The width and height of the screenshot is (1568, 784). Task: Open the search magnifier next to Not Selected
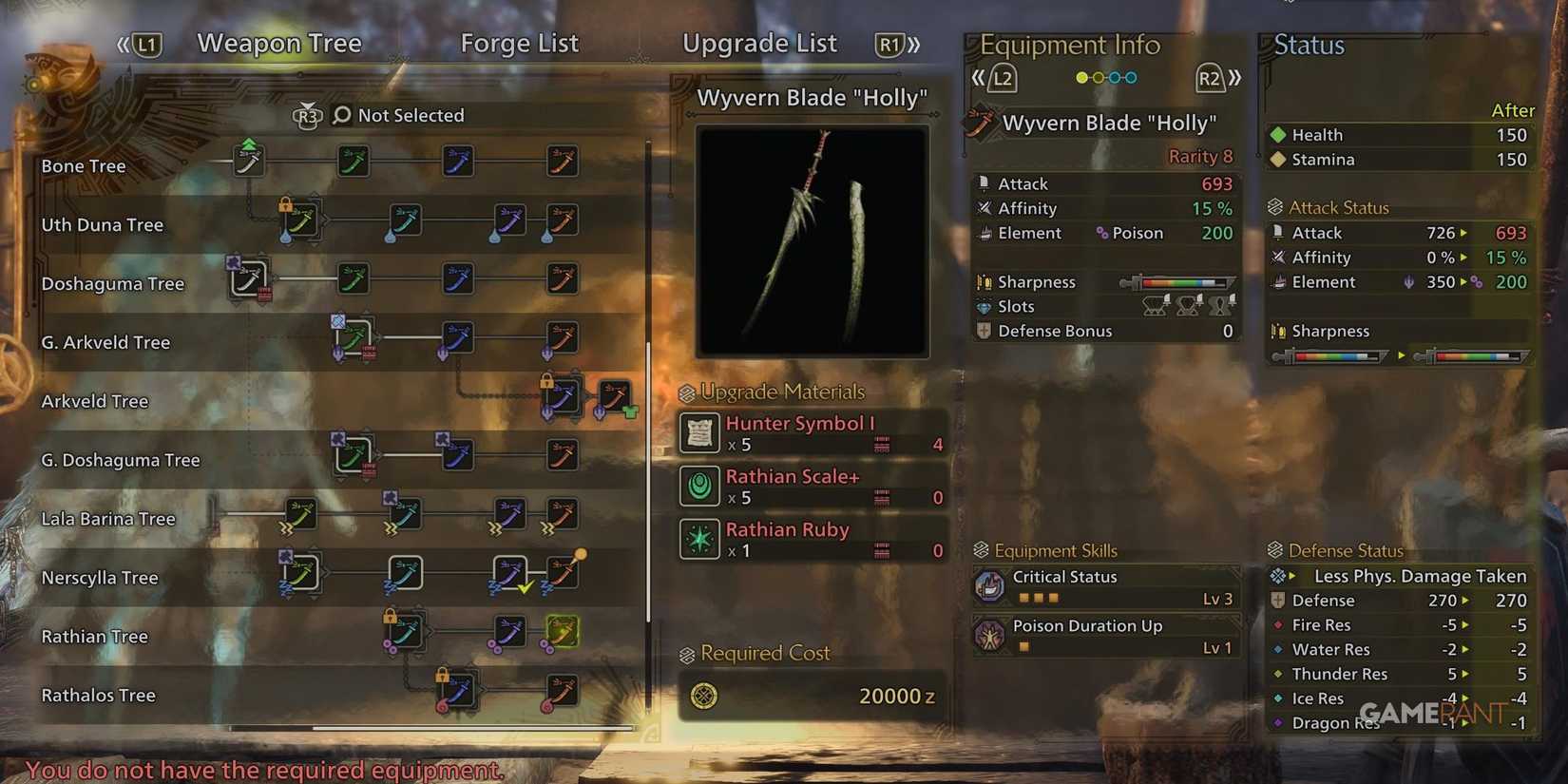(340, 115)
